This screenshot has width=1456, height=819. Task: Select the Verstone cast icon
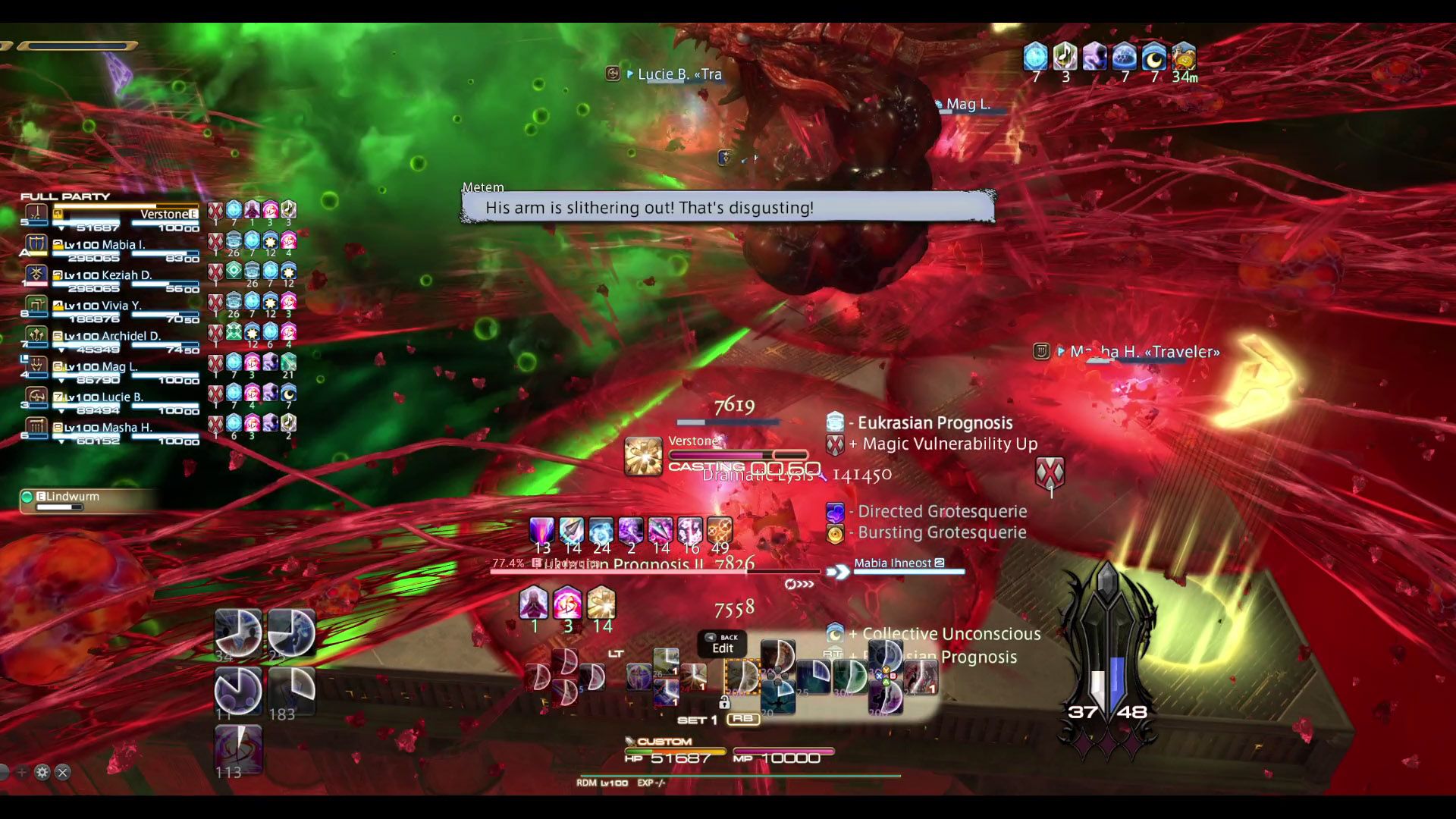[x=643, y=457]
